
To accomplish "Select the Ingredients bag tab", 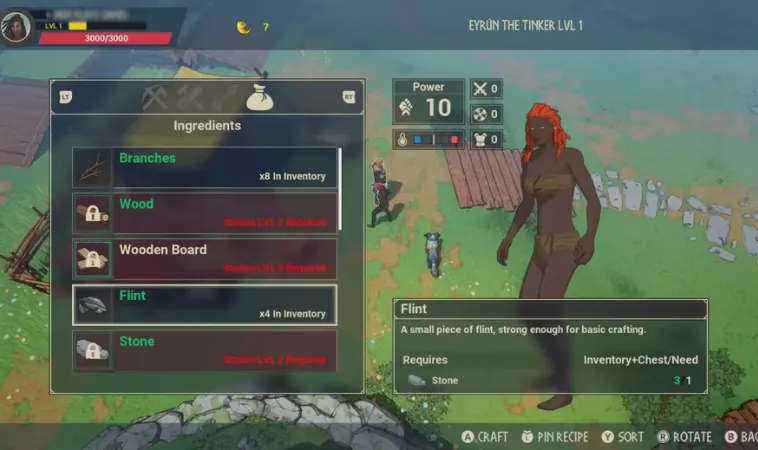I will (x=260, y=96).
